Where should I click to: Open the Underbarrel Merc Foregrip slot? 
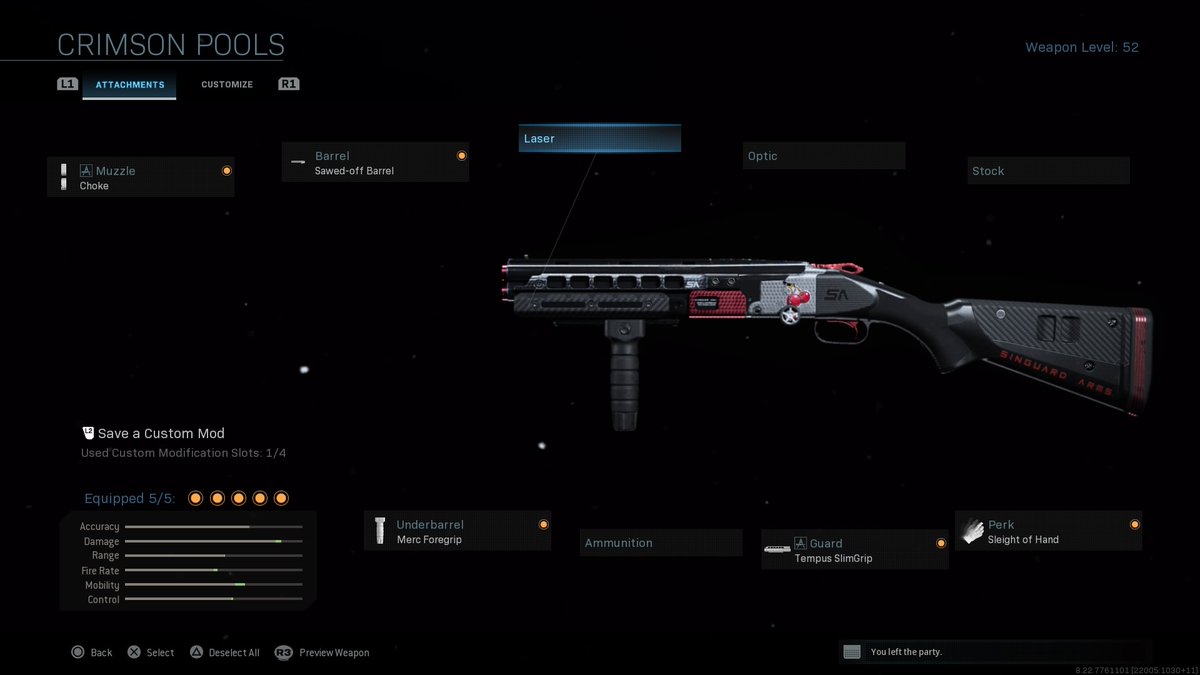click(x=457, y=531)
